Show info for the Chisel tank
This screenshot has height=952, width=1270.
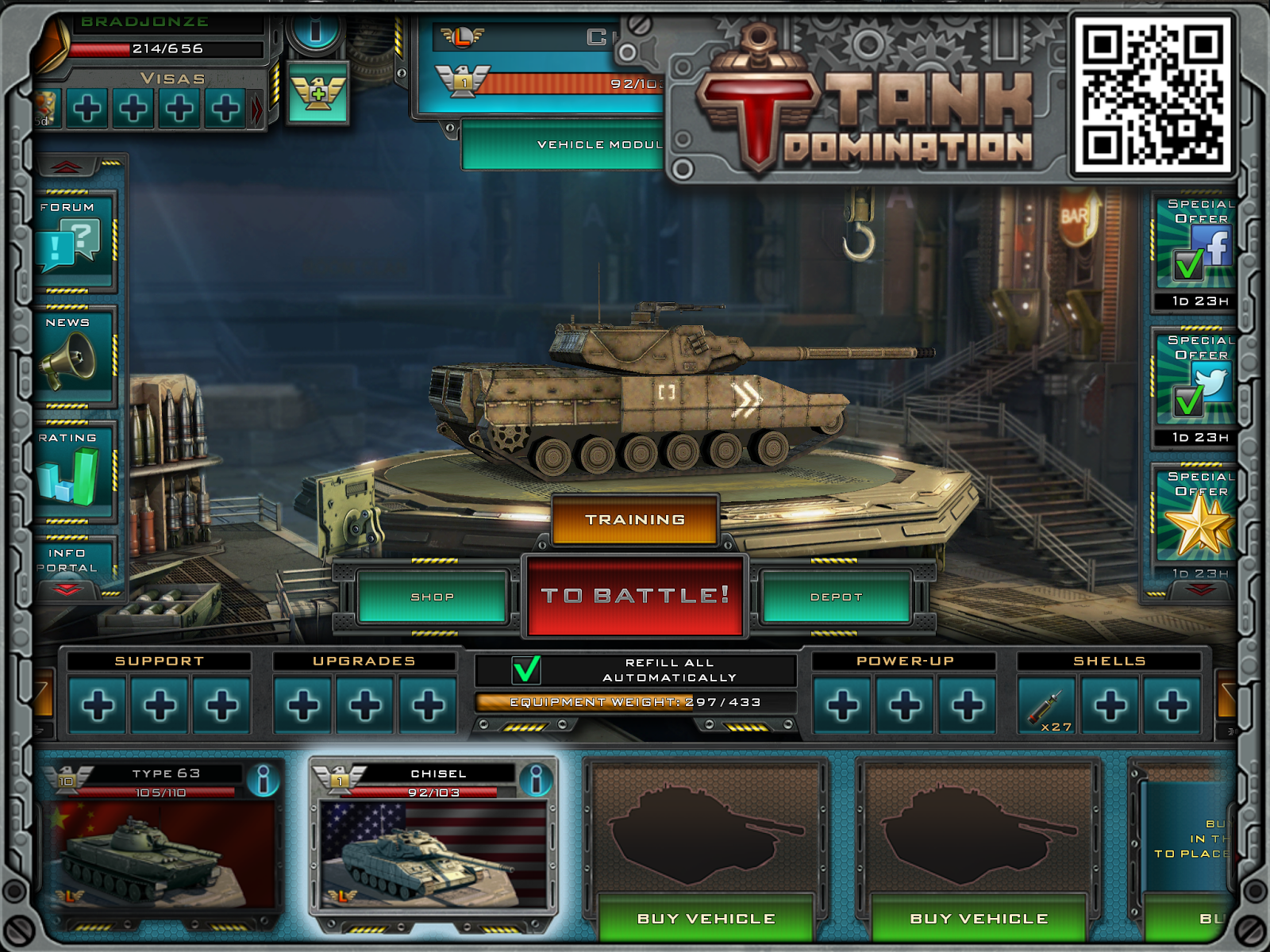click(x=537, y=780)
